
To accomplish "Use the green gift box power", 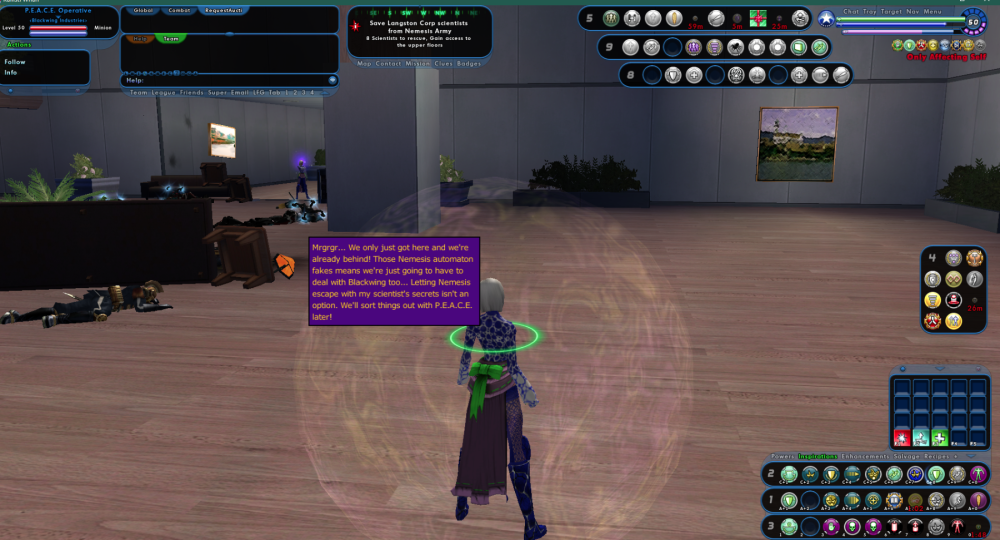I will coord(758,17).
